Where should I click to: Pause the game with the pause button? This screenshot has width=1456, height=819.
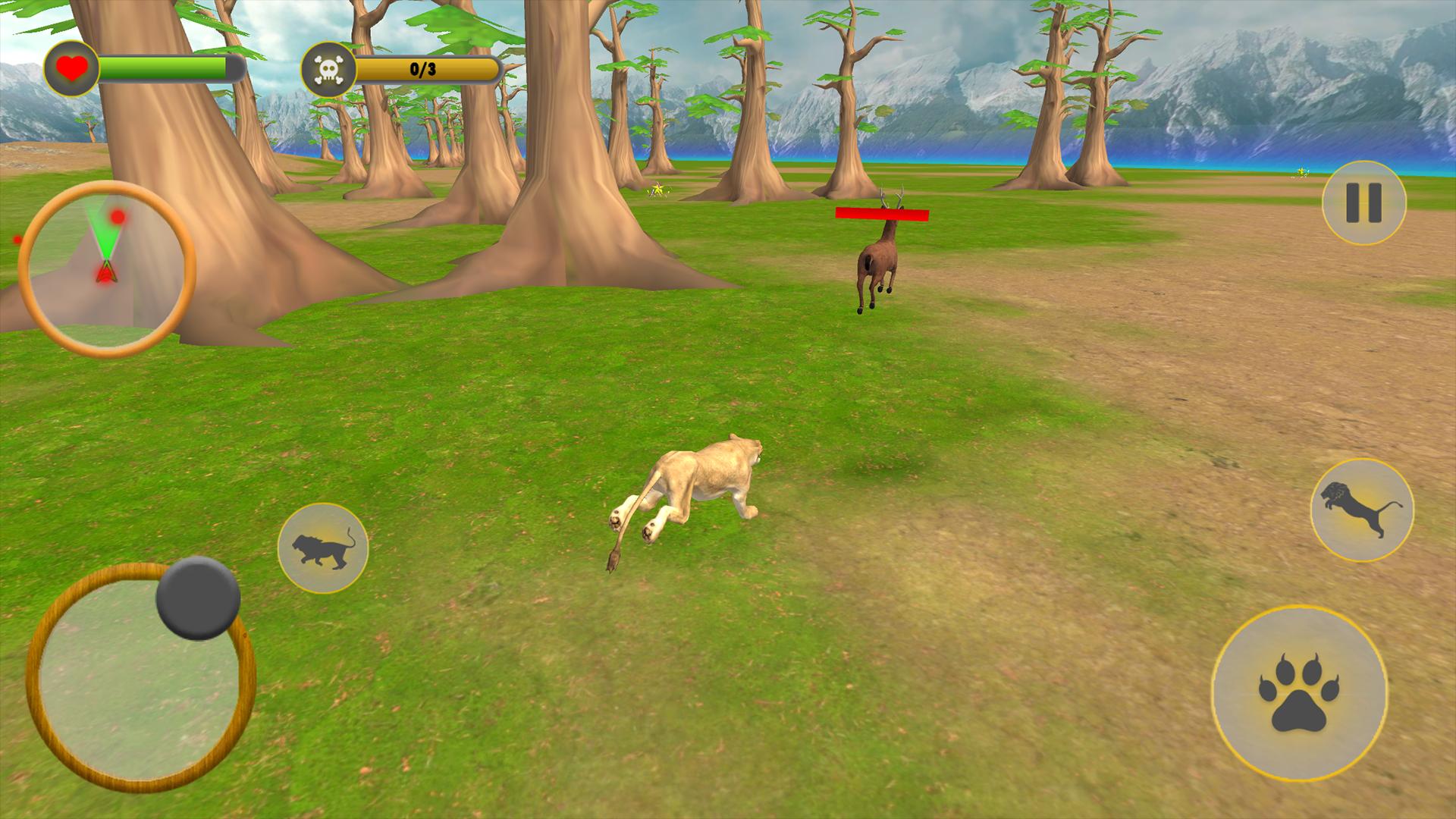pyautogui.click(x=1363, y=202)
